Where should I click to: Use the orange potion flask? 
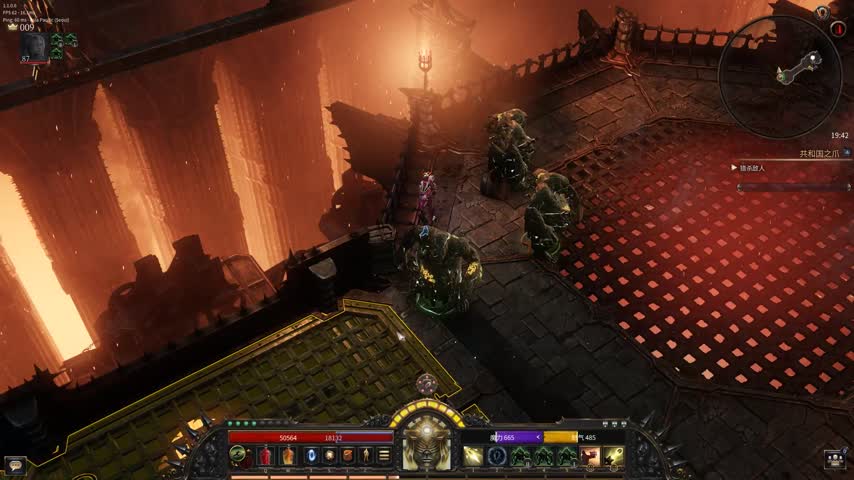288,456
